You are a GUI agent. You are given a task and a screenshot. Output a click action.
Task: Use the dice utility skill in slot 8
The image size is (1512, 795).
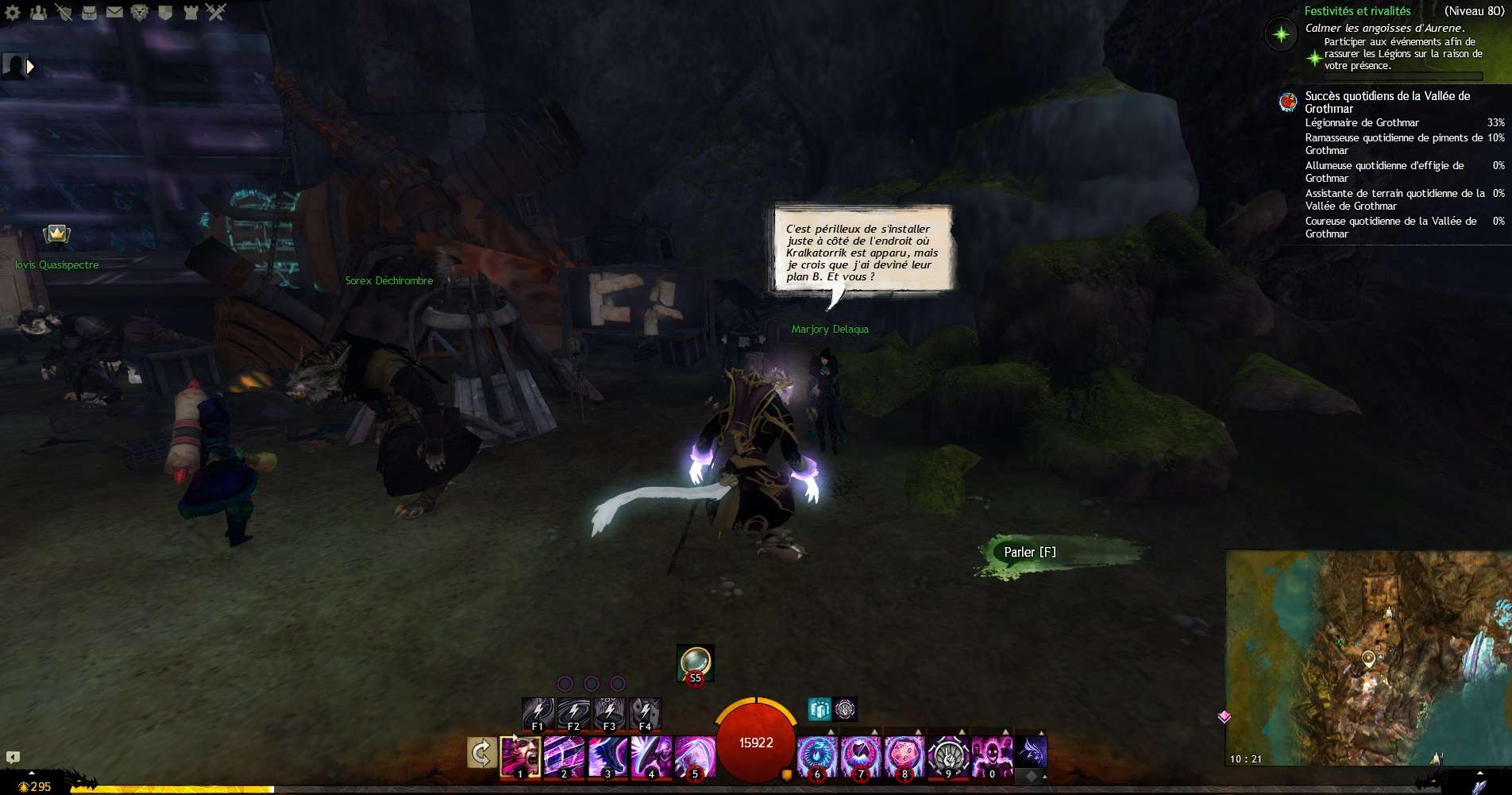tap(904, 755)
